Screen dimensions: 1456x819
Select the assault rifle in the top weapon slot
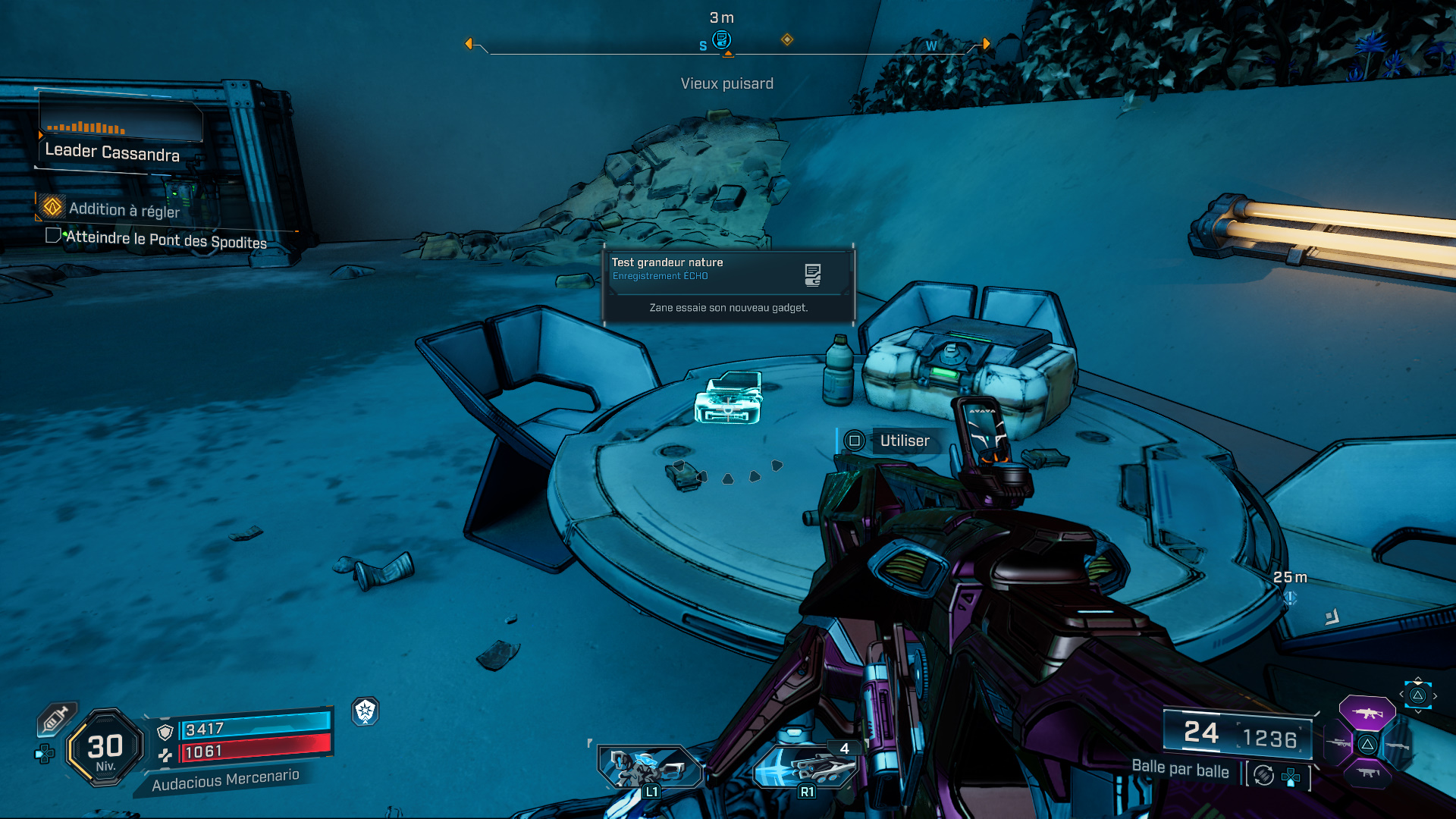(x=1367, y=713)
